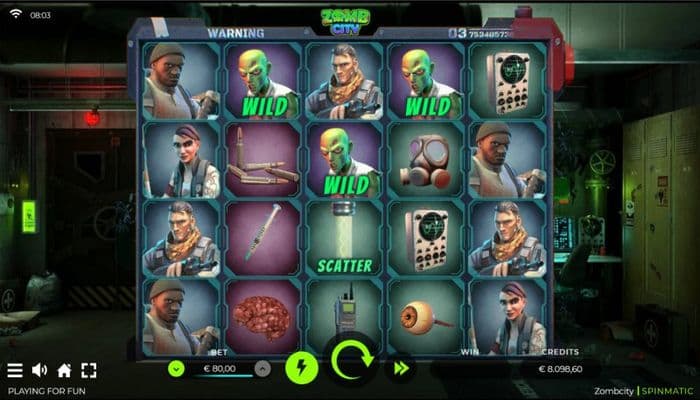Activate the lightning bolt turbo button
Viewport: 700px width, 400px height.
click(302, 367)
